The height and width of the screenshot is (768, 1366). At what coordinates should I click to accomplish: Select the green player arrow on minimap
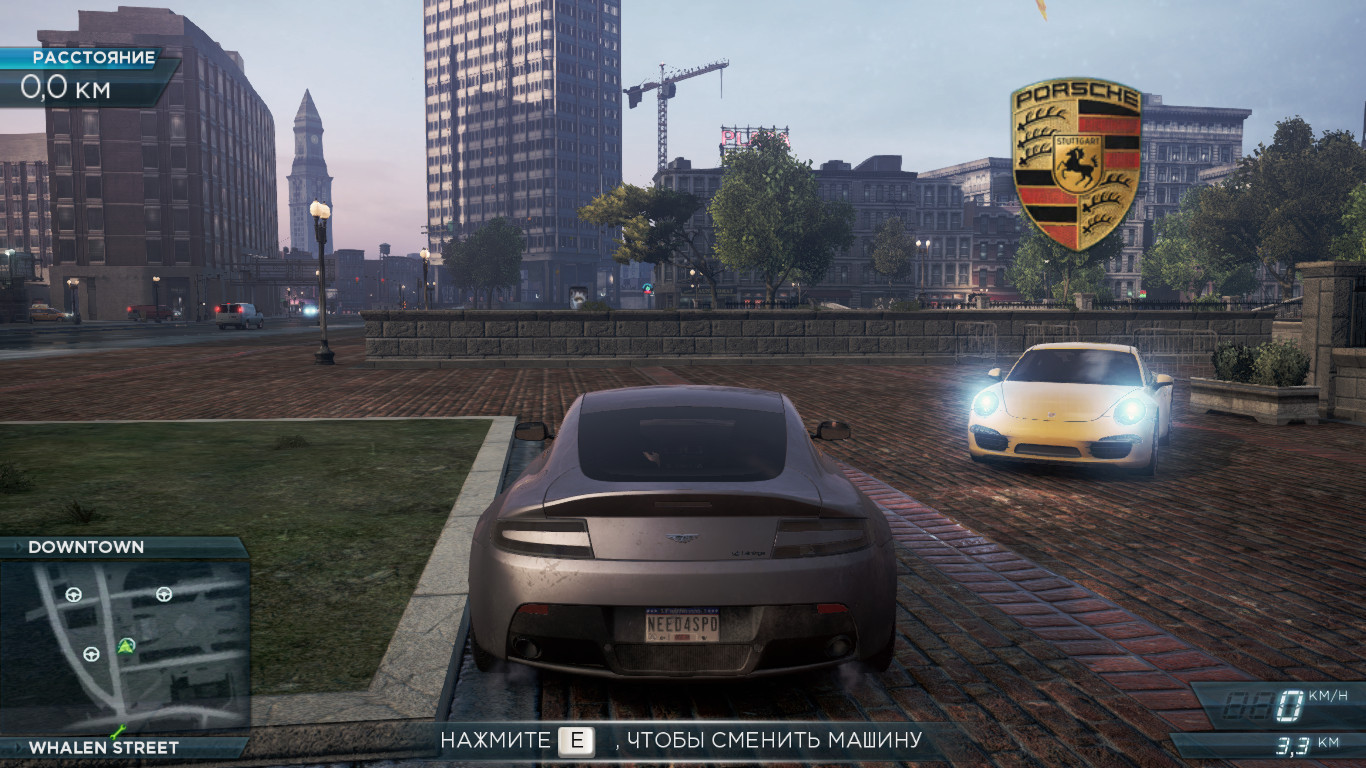126,643
